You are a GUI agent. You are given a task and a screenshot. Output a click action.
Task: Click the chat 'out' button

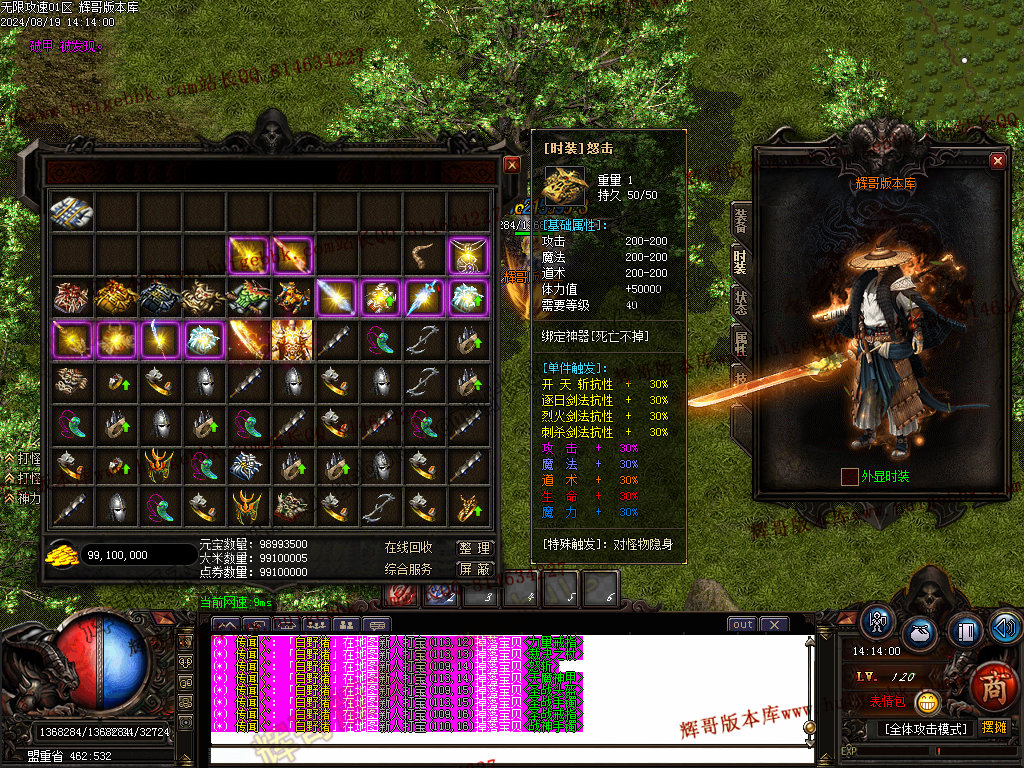(742, 624)
